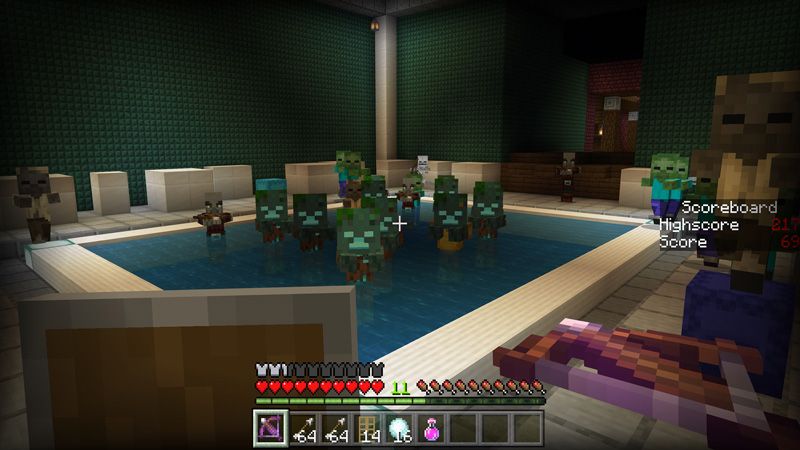Select the pink potion hotbar slot
Viewport: 800px width, 450px height.
coord(432,428)
